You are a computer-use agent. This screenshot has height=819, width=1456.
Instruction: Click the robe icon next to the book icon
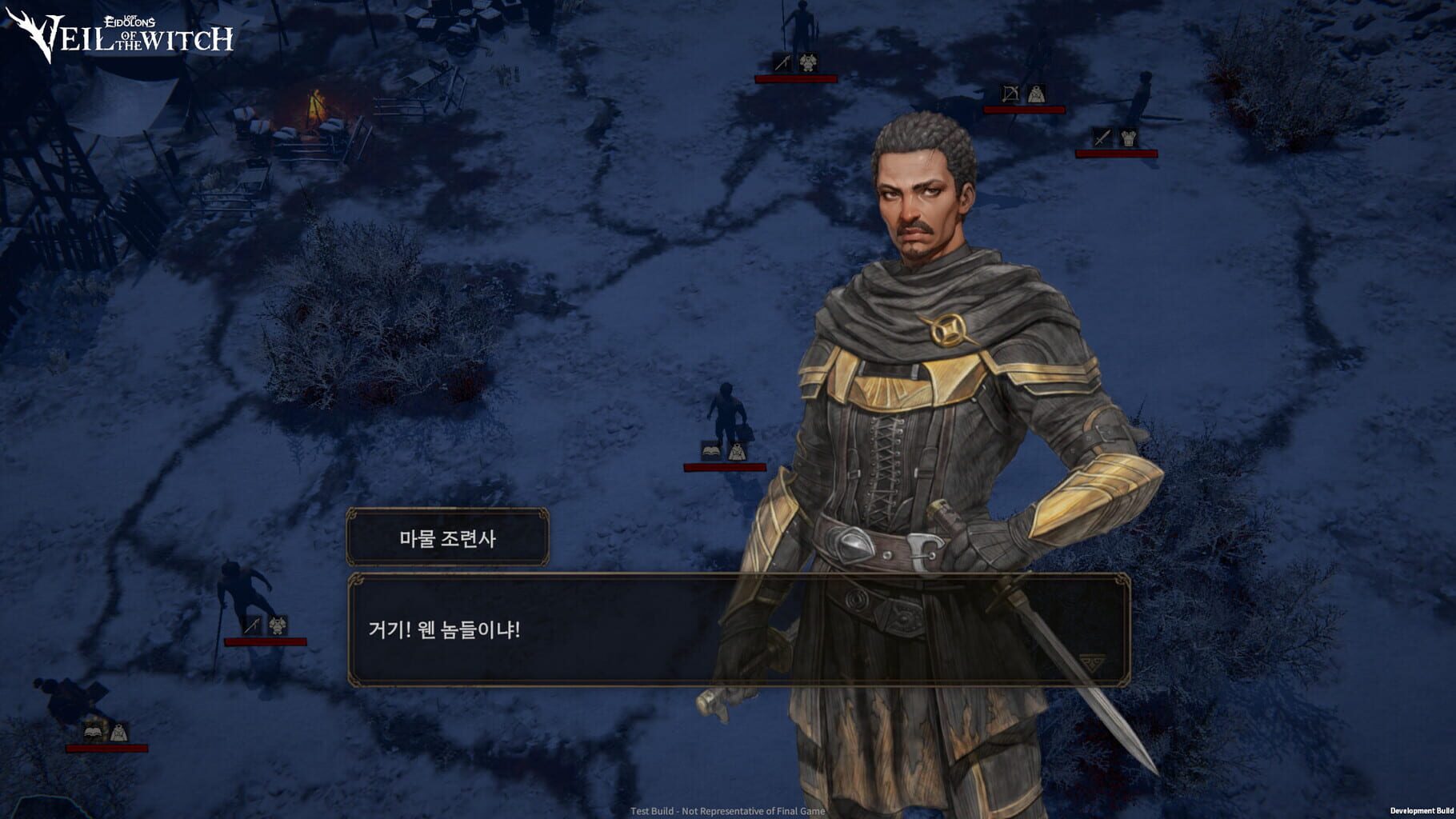pos(738,452)
